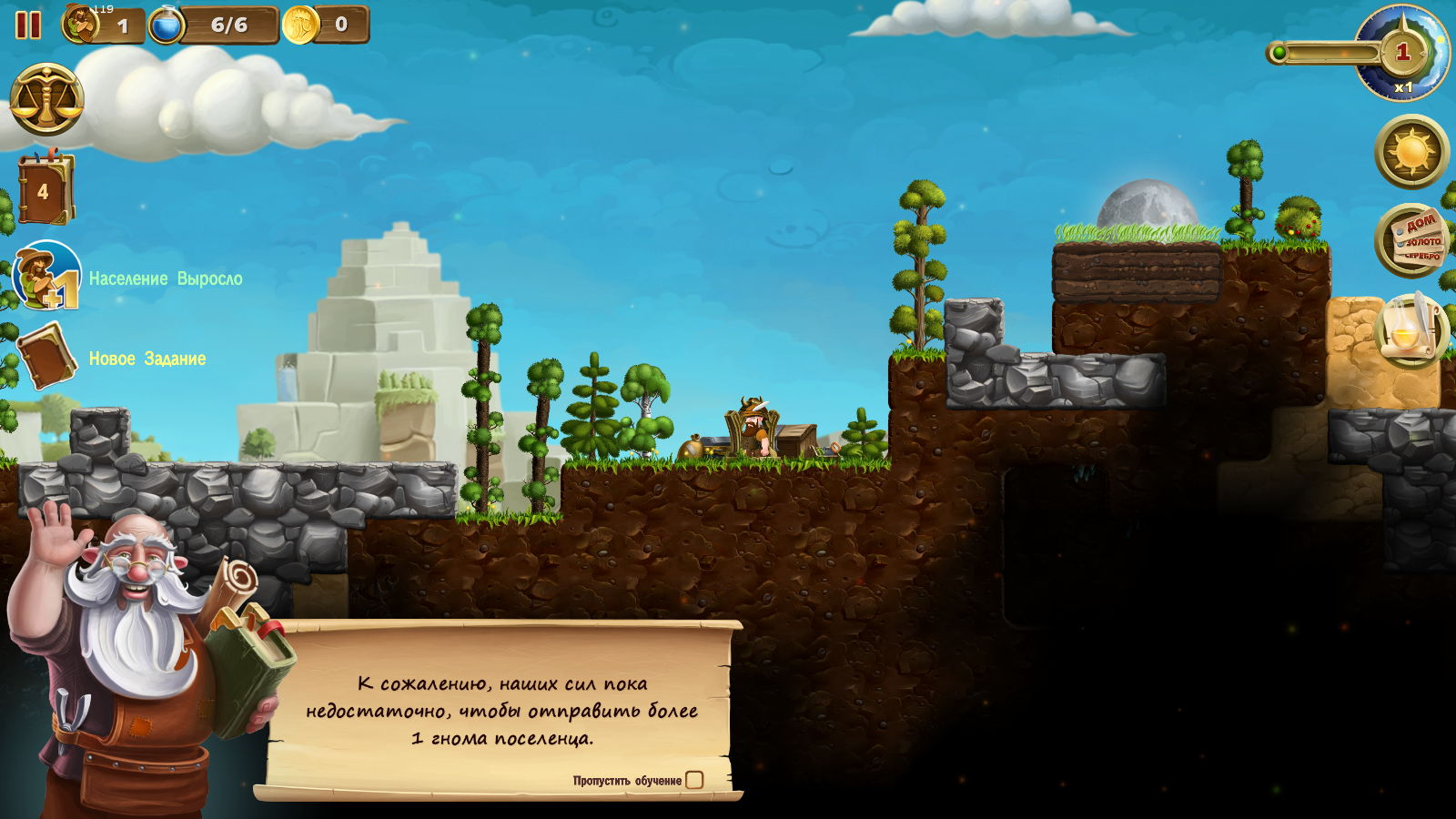The width and height of the screenshot is (1456, 819).
Task: Click the gold coin currency icon
Action: (299, 25)
